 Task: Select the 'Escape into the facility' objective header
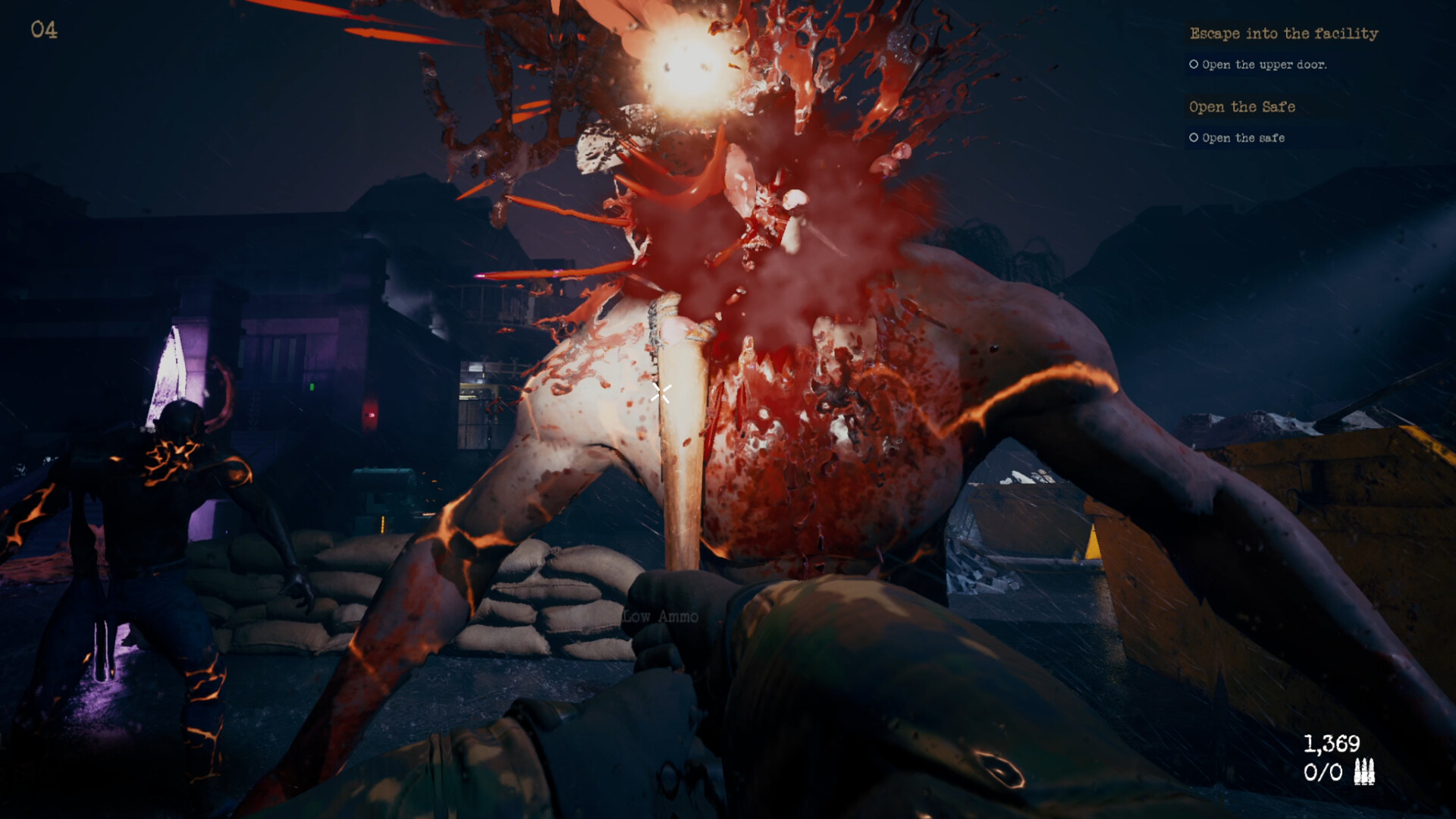(x=1284, y=33)
